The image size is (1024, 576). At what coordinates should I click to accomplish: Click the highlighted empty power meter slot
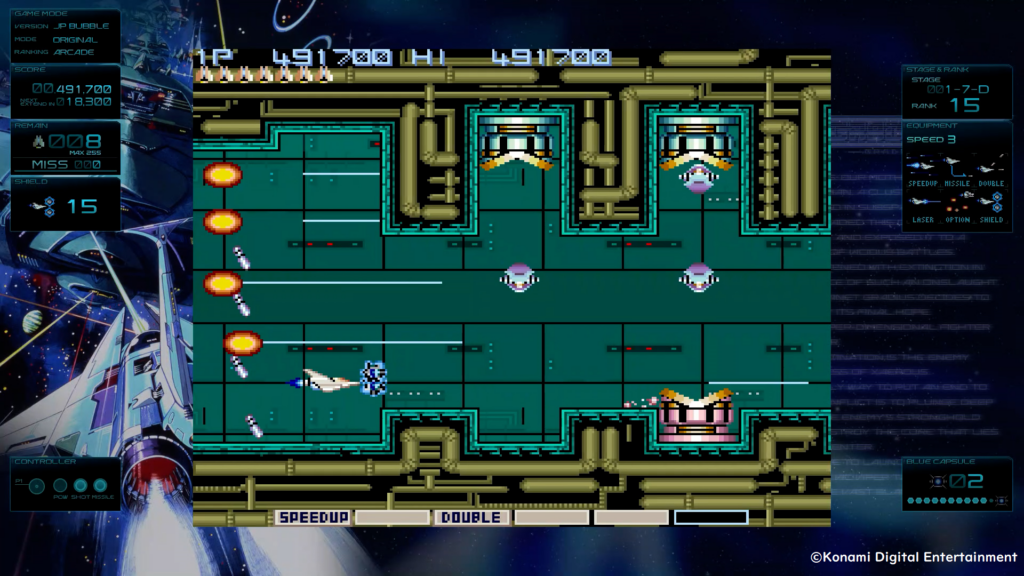click(710, 517)
